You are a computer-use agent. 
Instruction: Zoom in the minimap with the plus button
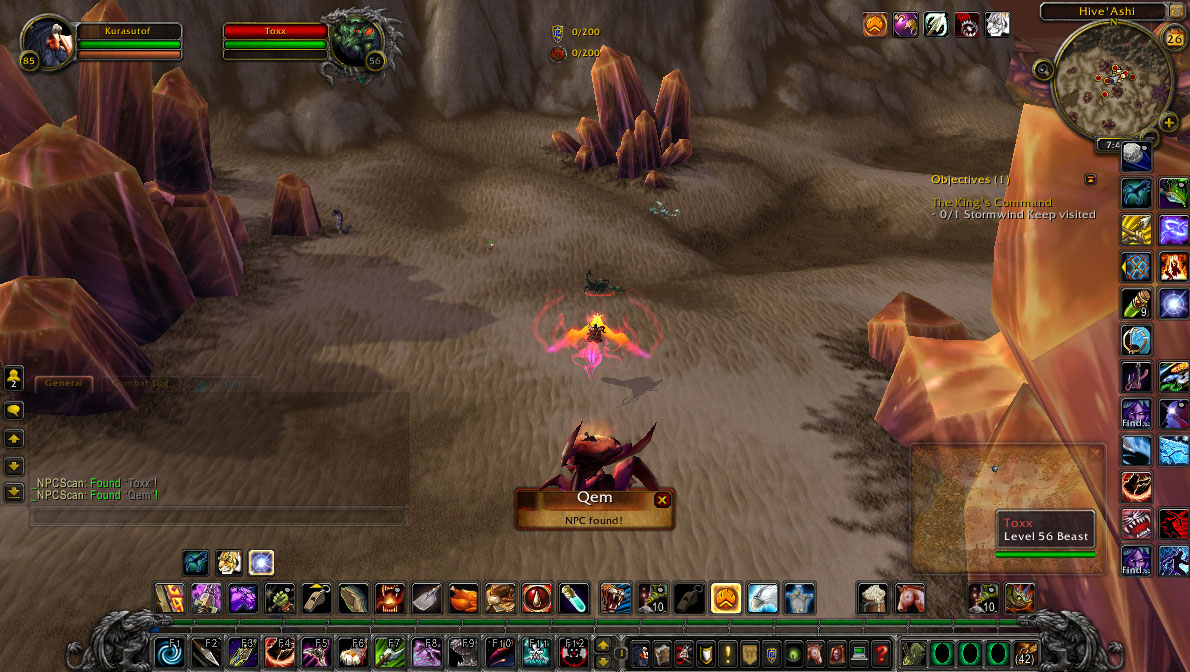(x=1169, y=122)
